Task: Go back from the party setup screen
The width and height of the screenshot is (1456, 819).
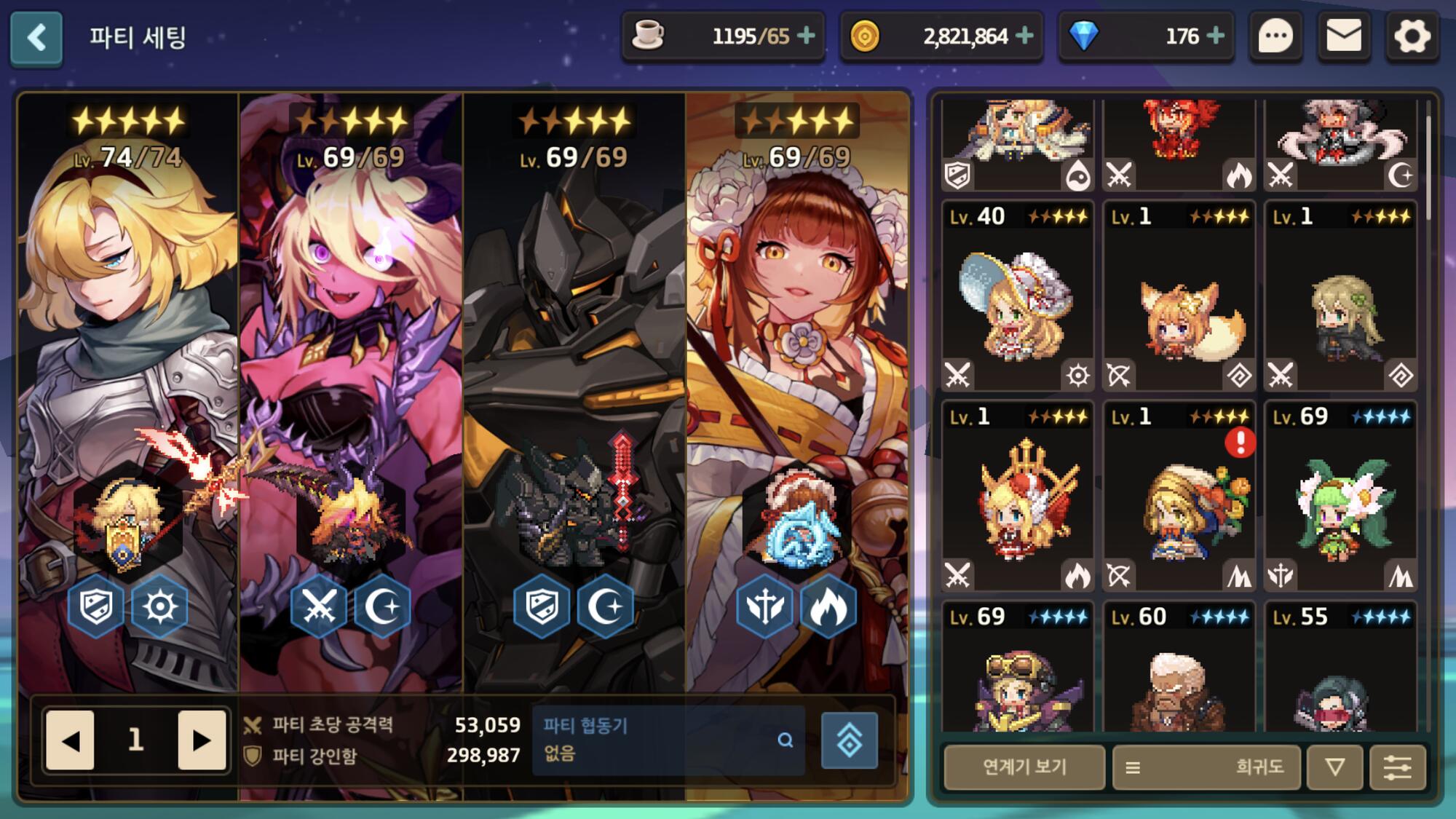Action: [x=36, y=38]
